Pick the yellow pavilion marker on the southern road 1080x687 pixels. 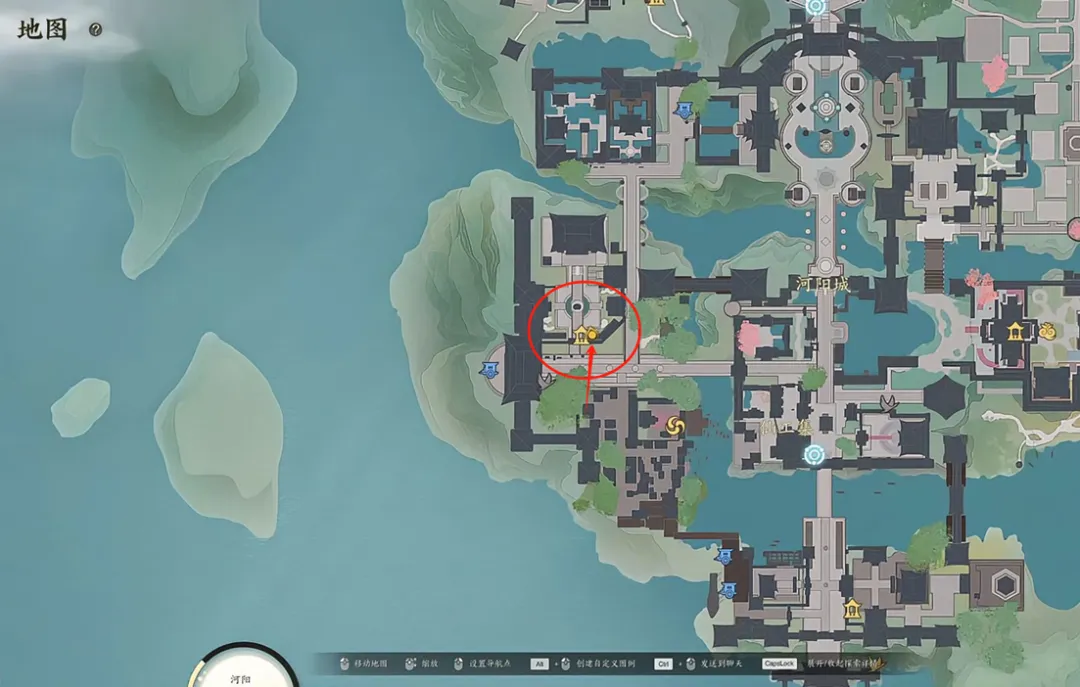[851, 608]
